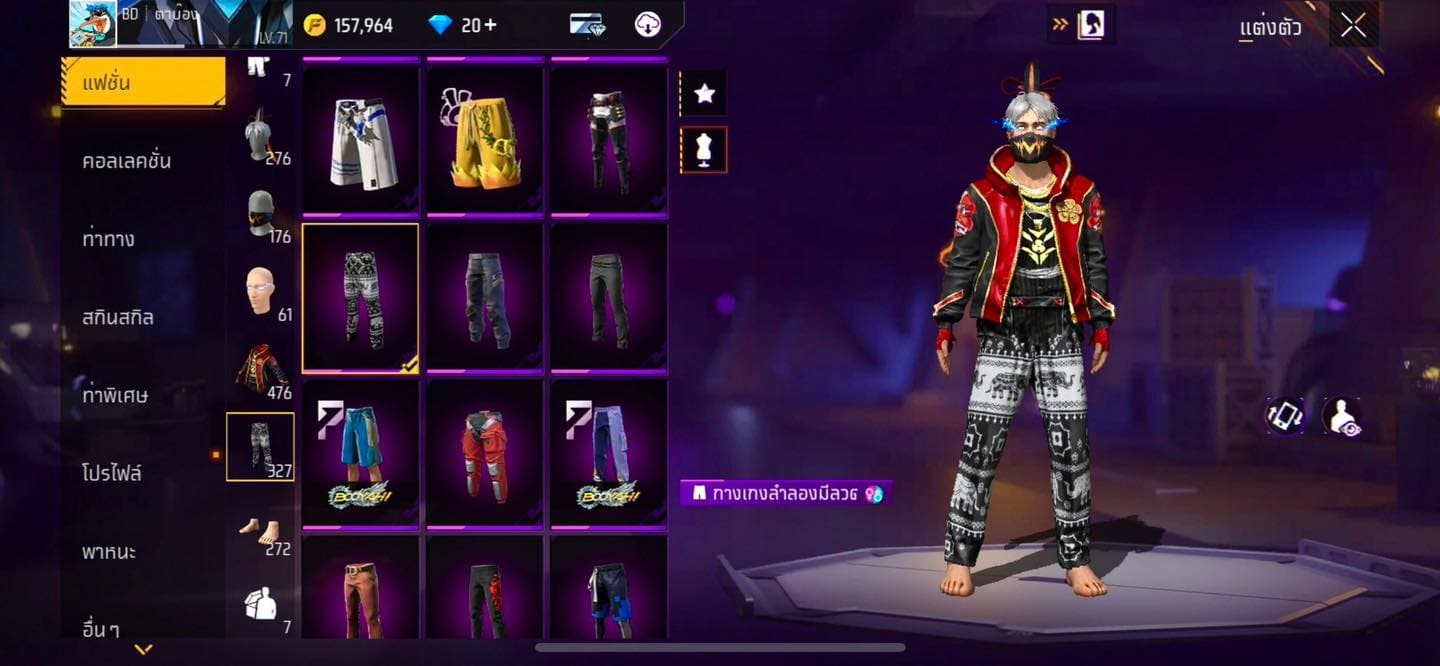Screen dimensions: 1440x666
Task: Click the mannequin outfit preset button
Action: [x=704, y=150]
